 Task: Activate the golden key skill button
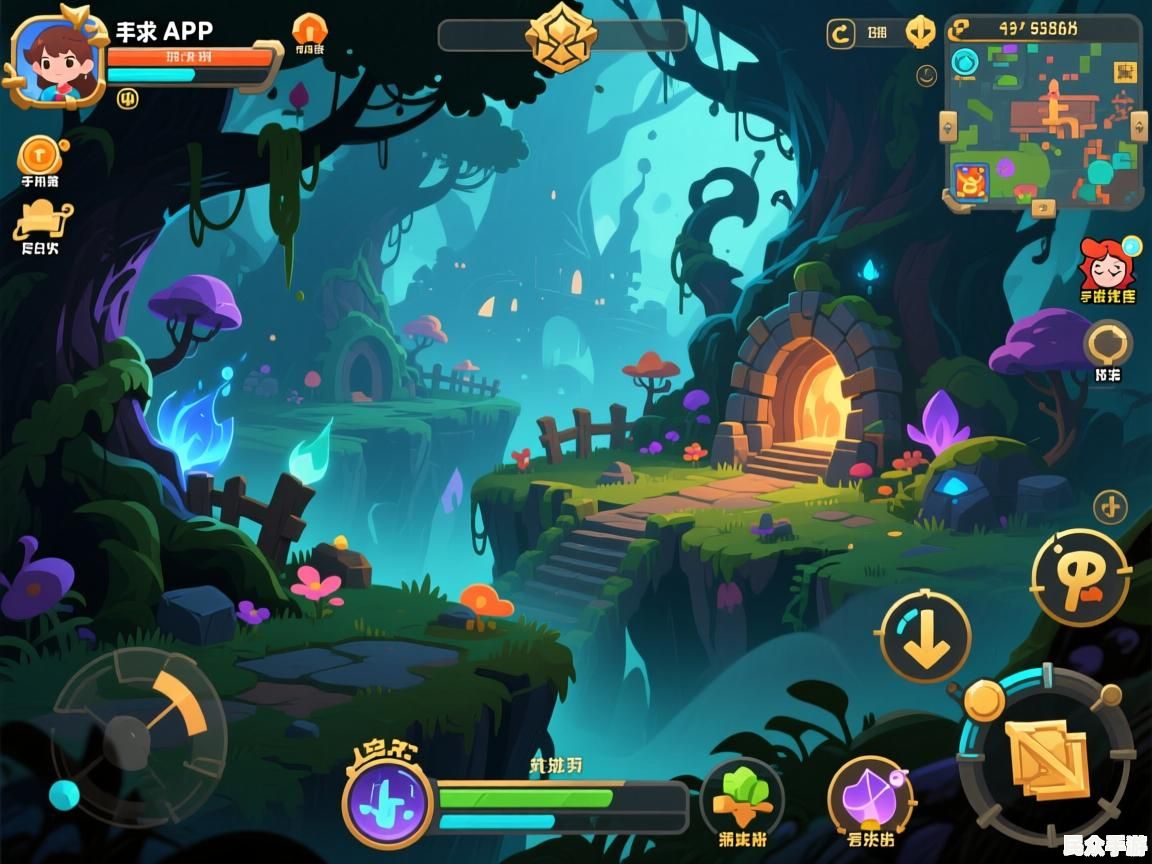1080,578
